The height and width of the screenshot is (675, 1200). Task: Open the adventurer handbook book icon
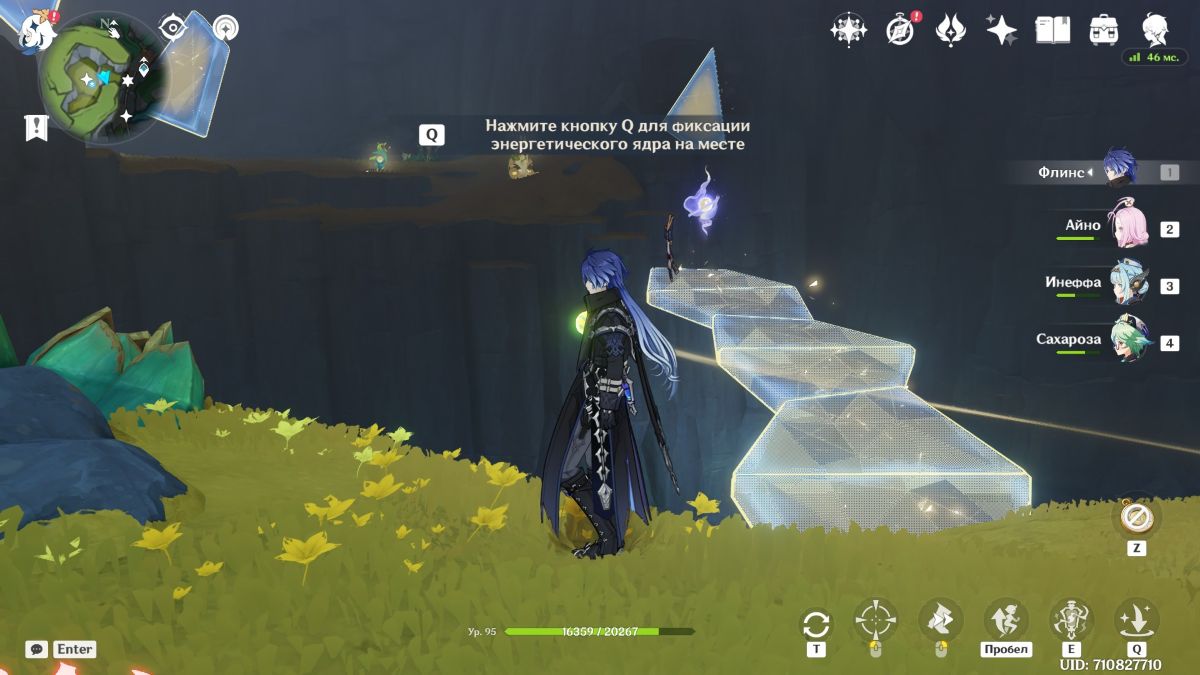pos(1052,30)
